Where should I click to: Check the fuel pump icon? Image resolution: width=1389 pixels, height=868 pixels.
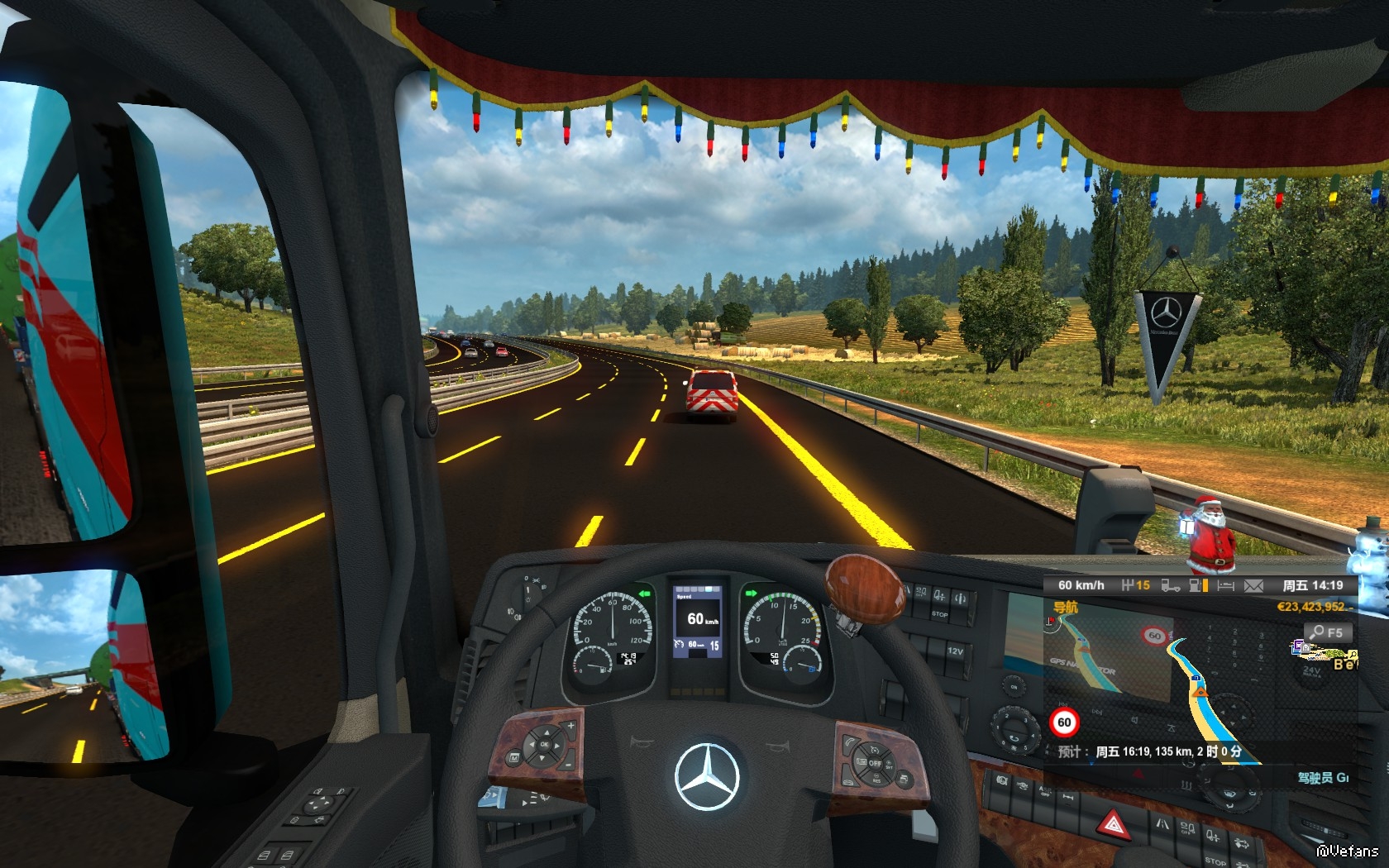point(1197,585)
